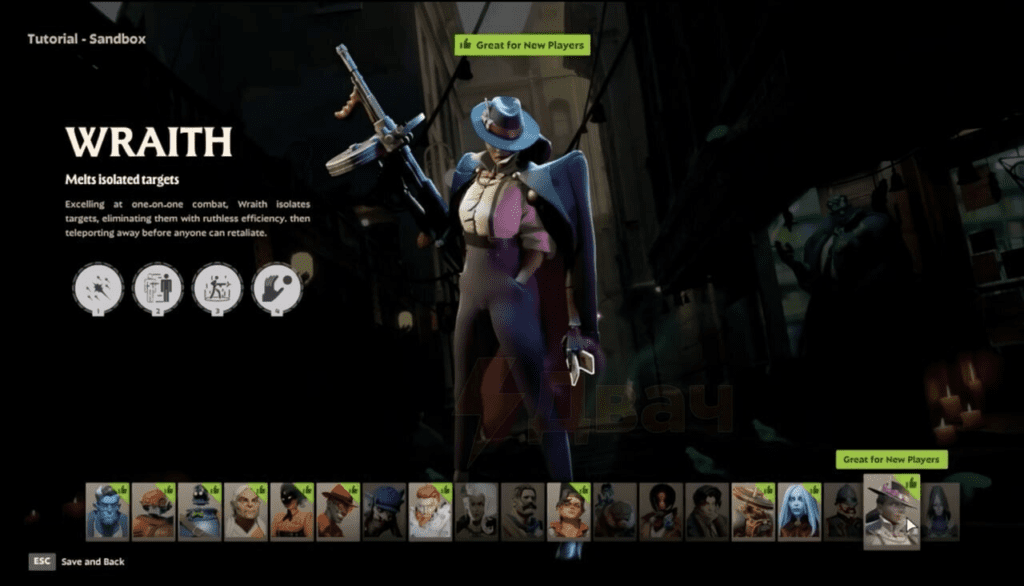Pick the Dynamo hero portrait
This screenshot has height=586, width=1024.
[x=199, y=512]
